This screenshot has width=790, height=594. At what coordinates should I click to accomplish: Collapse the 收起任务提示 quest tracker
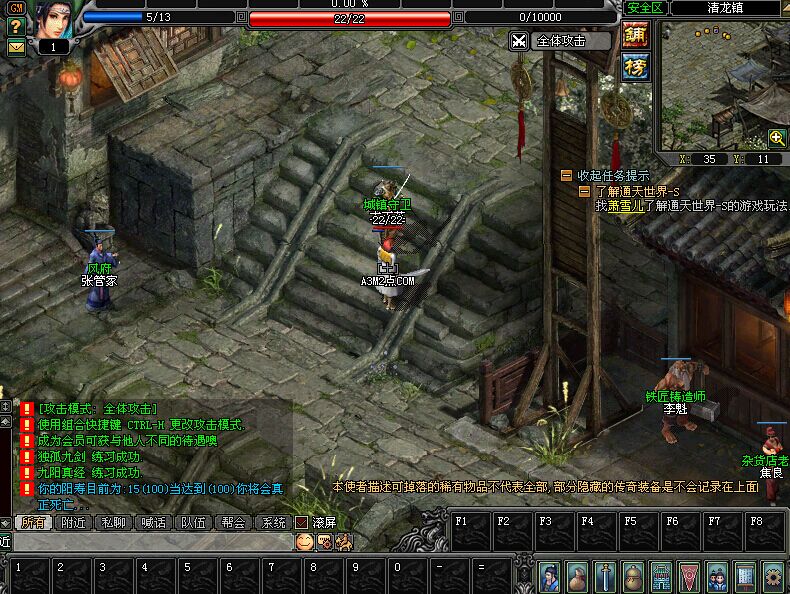(567, 176)
